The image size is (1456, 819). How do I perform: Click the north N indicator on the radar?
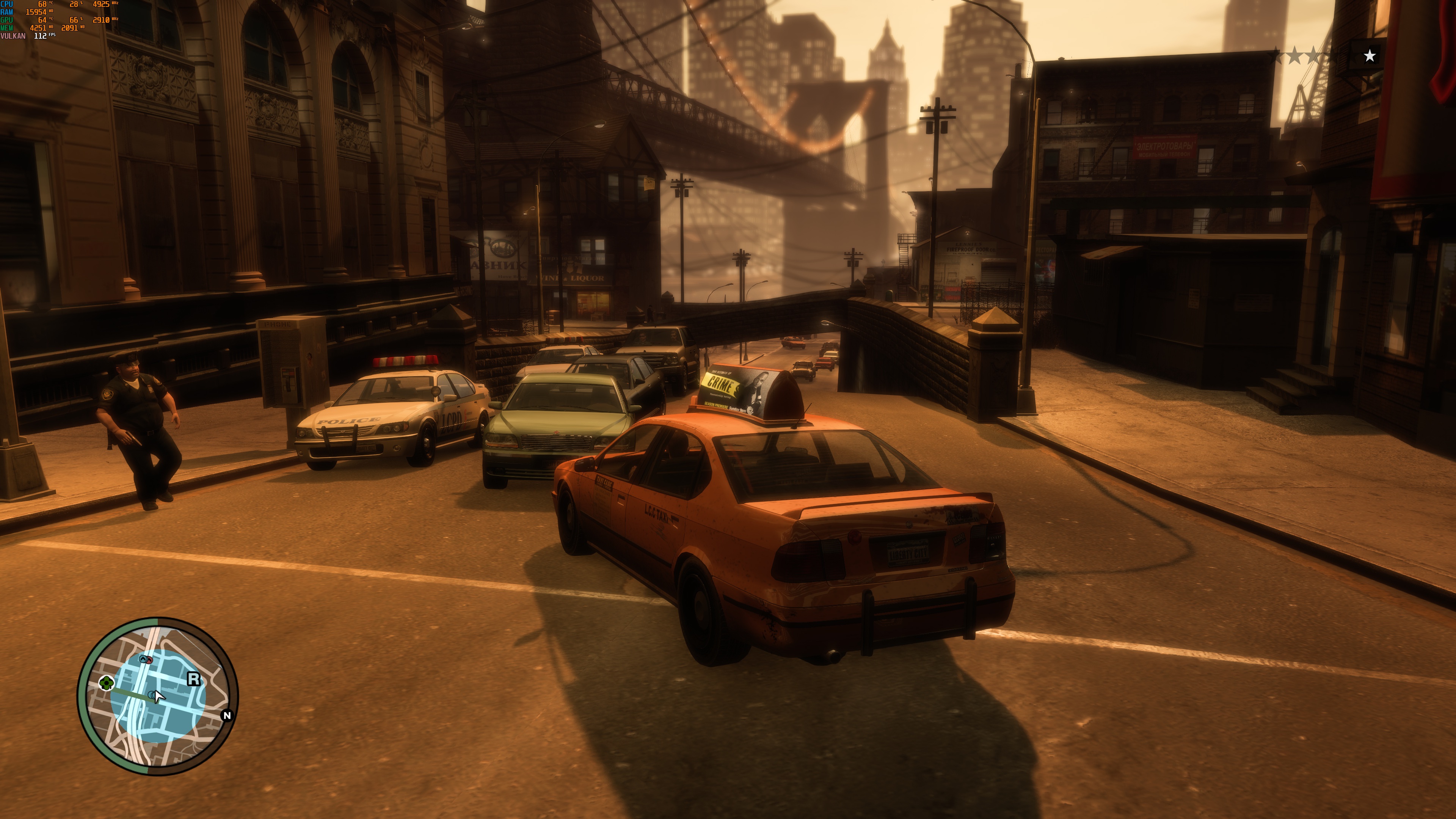[x=227, y=715]
